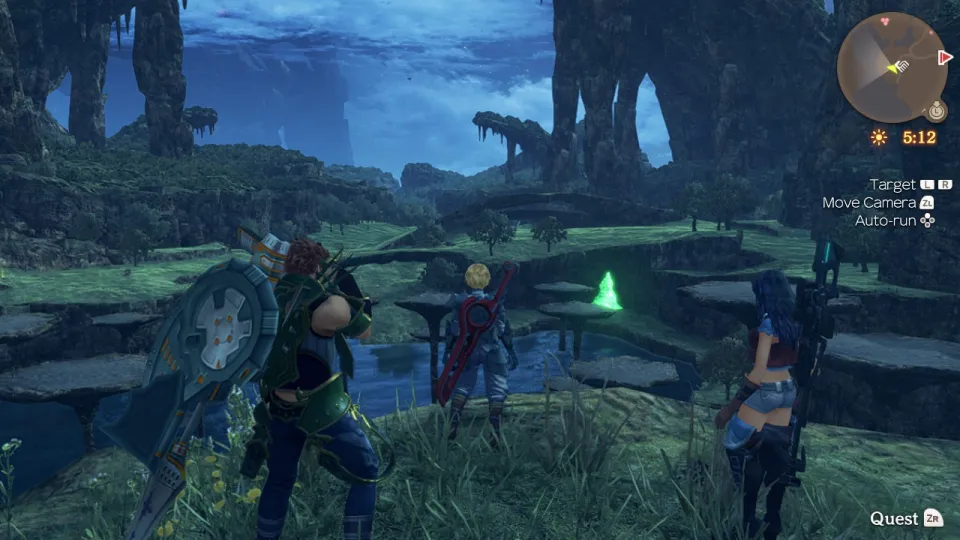Image resolution: width=960 pixels, height=540 pixels.
Task: Click the red flag marker on minimap edge
Action: [x=944, y=57]
